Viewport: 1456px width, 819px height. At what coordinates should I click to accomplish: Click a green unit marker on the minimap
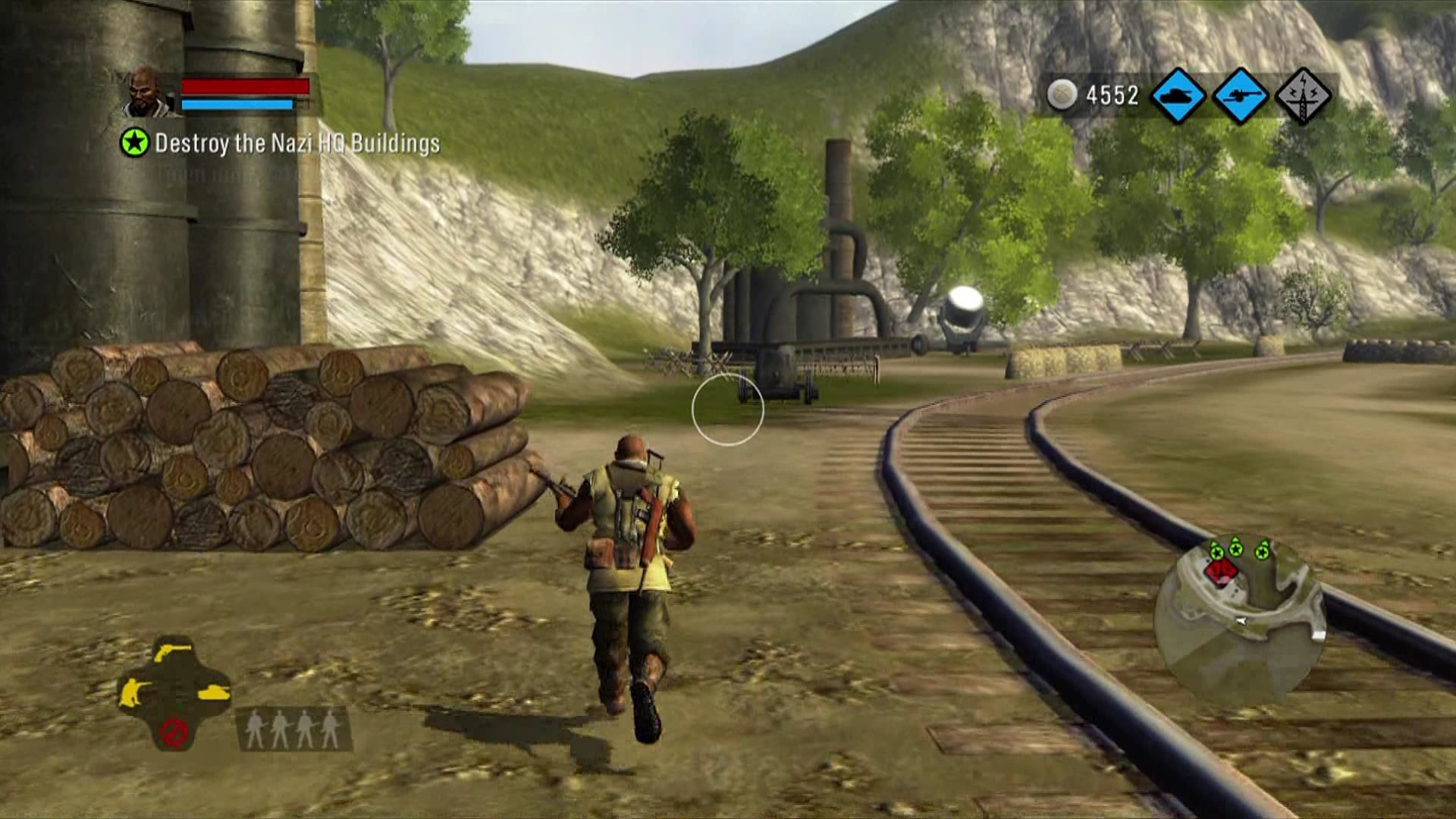[1236, 549]
